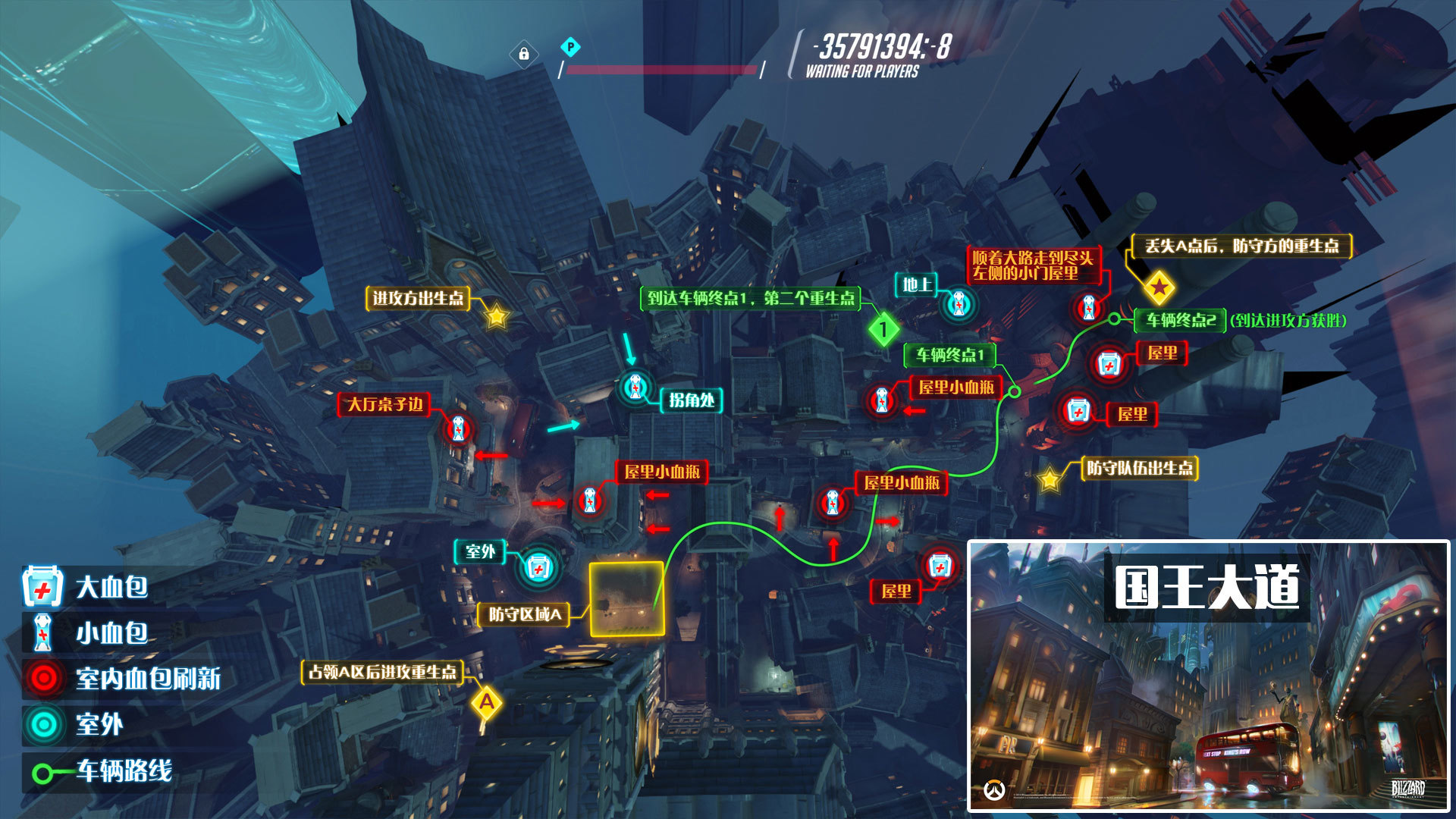
Task: Choose the 室内血包刷新 legend entry
Action: point(121,678)
